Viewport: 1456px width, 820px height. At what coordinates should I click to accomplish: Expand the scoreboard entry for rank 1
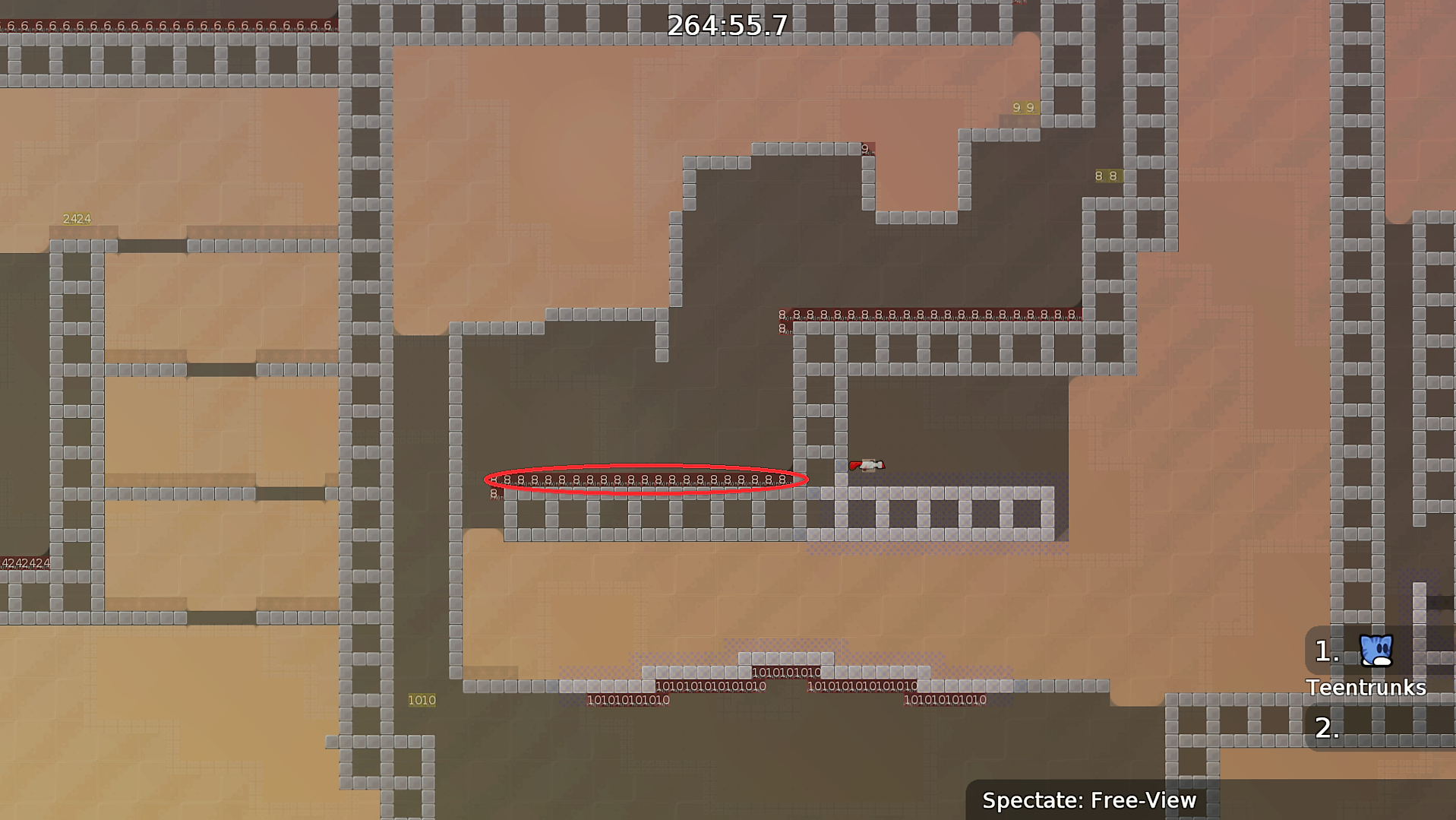coord(1325,651)
